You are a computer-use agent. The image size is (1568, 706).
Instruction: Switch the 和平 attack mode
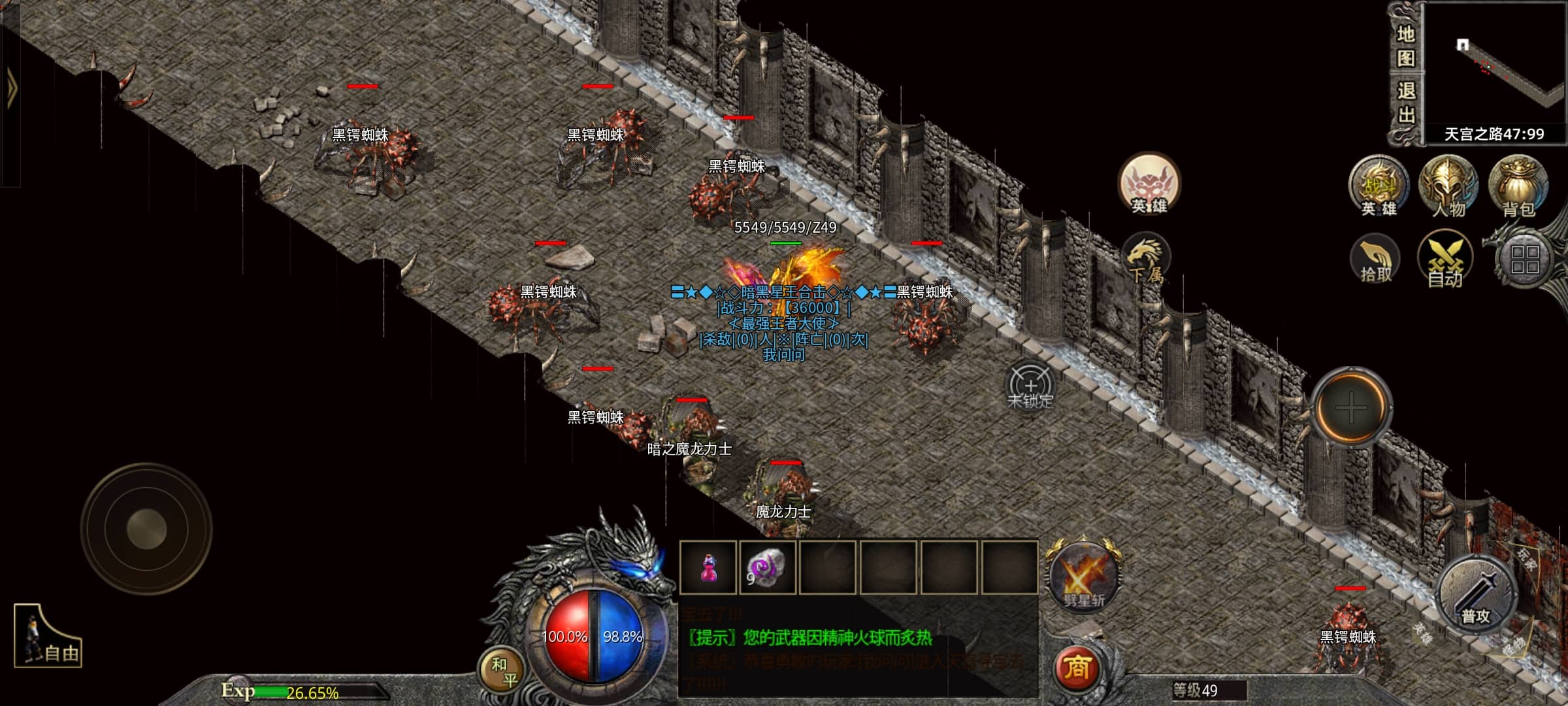coord(504,672)
